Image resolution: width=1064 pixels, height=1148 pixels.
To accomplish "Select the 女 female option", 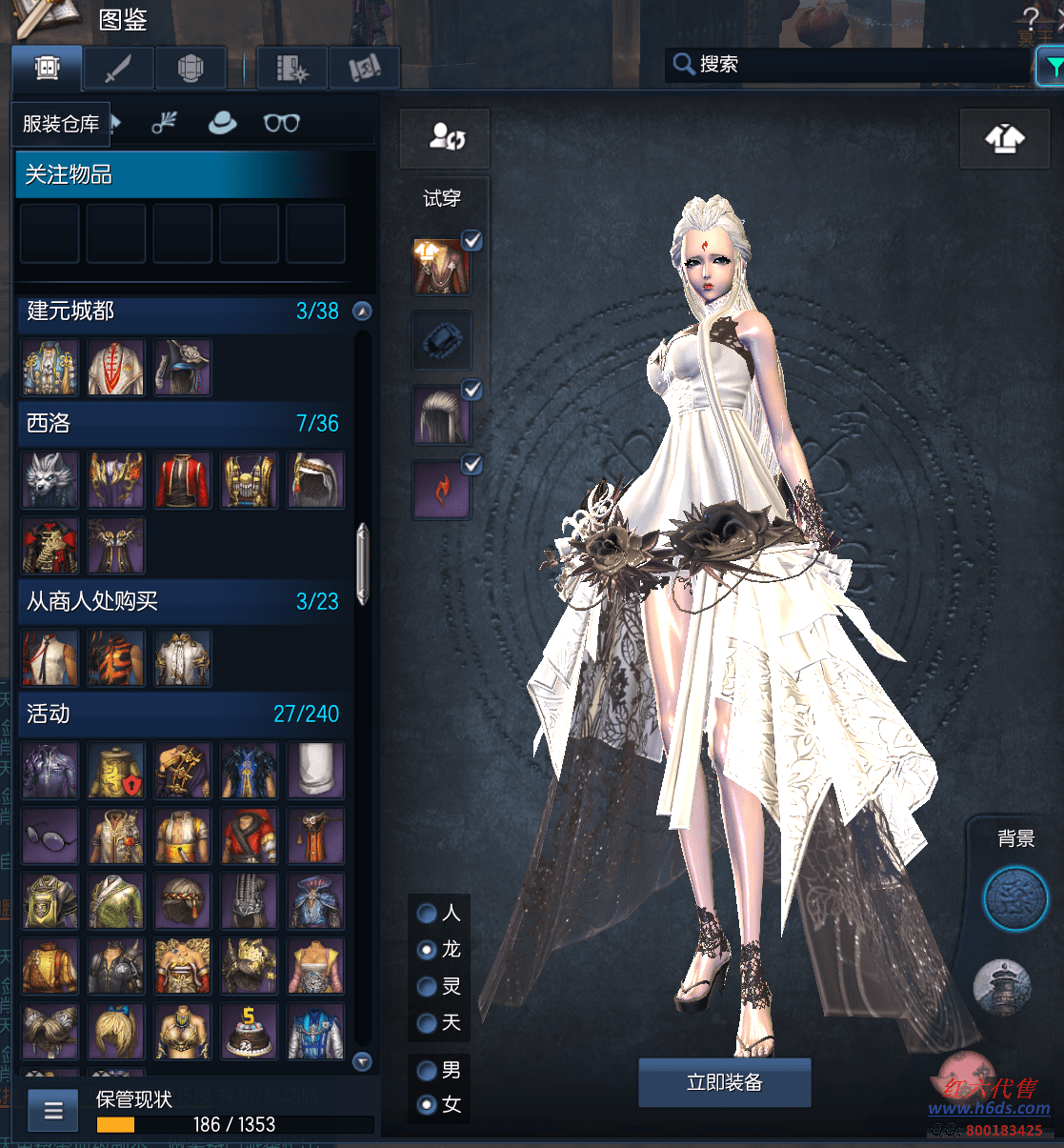I will [428, 1105].
